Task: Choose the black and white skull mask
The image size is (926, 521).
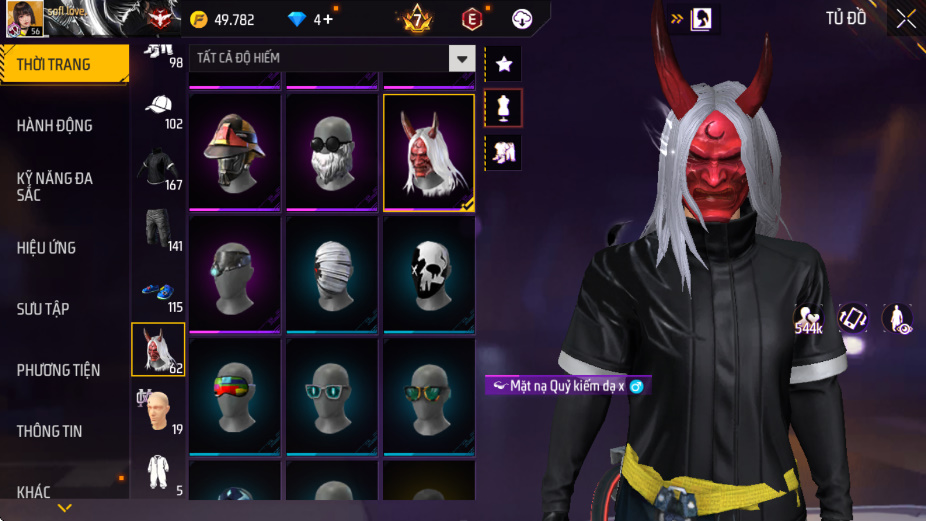Action: click(429, 274)
